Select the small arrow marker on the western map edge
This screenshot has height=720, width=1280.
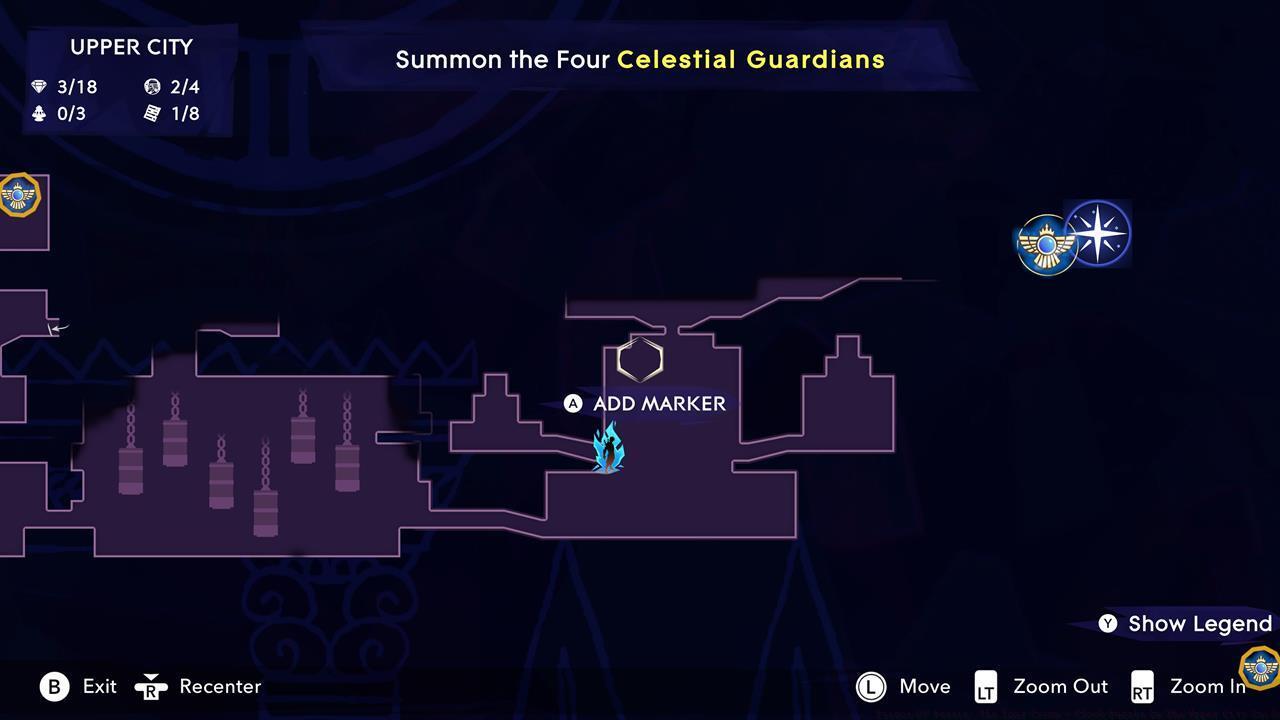click(x=57, y=327)
